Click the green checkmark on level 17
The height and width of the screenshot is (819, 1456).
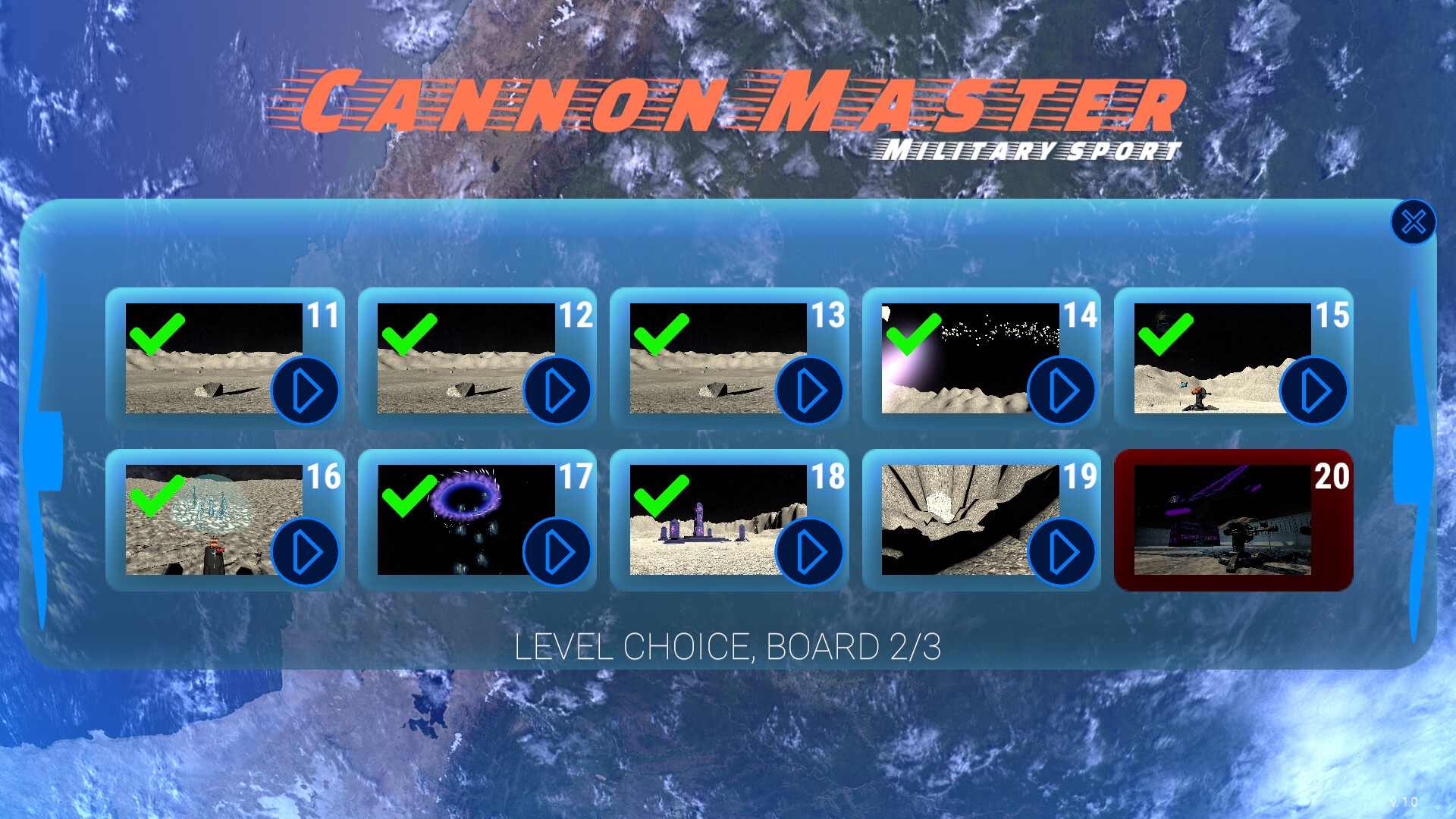point(409,497)
